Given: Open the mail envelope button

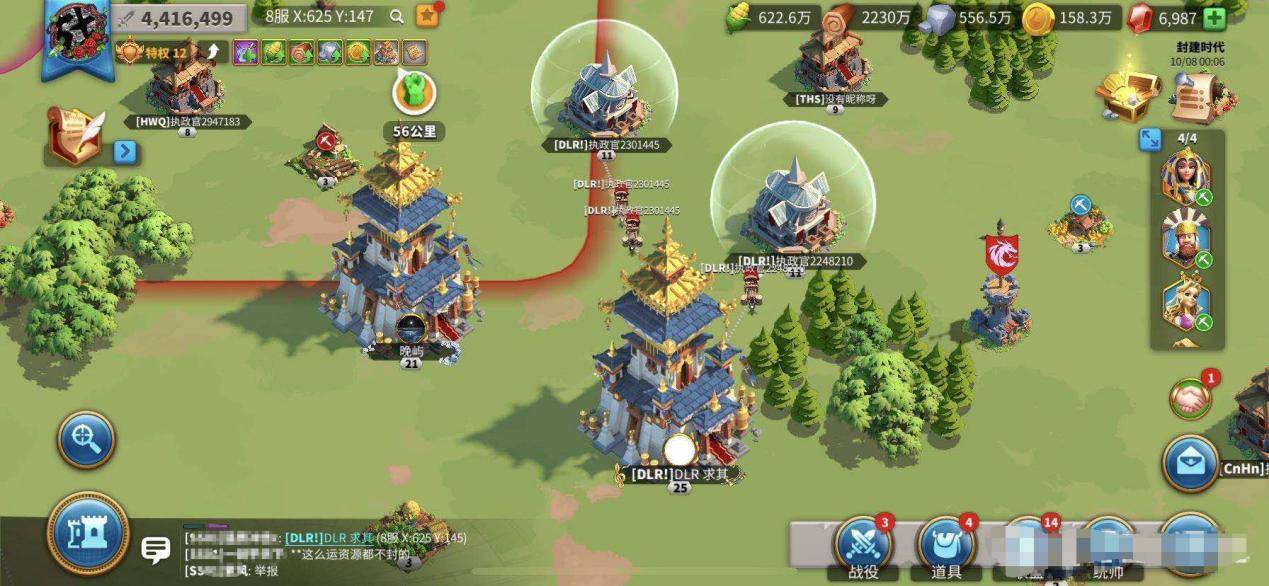Looking at the screenshot, I should pos(1190,464).
